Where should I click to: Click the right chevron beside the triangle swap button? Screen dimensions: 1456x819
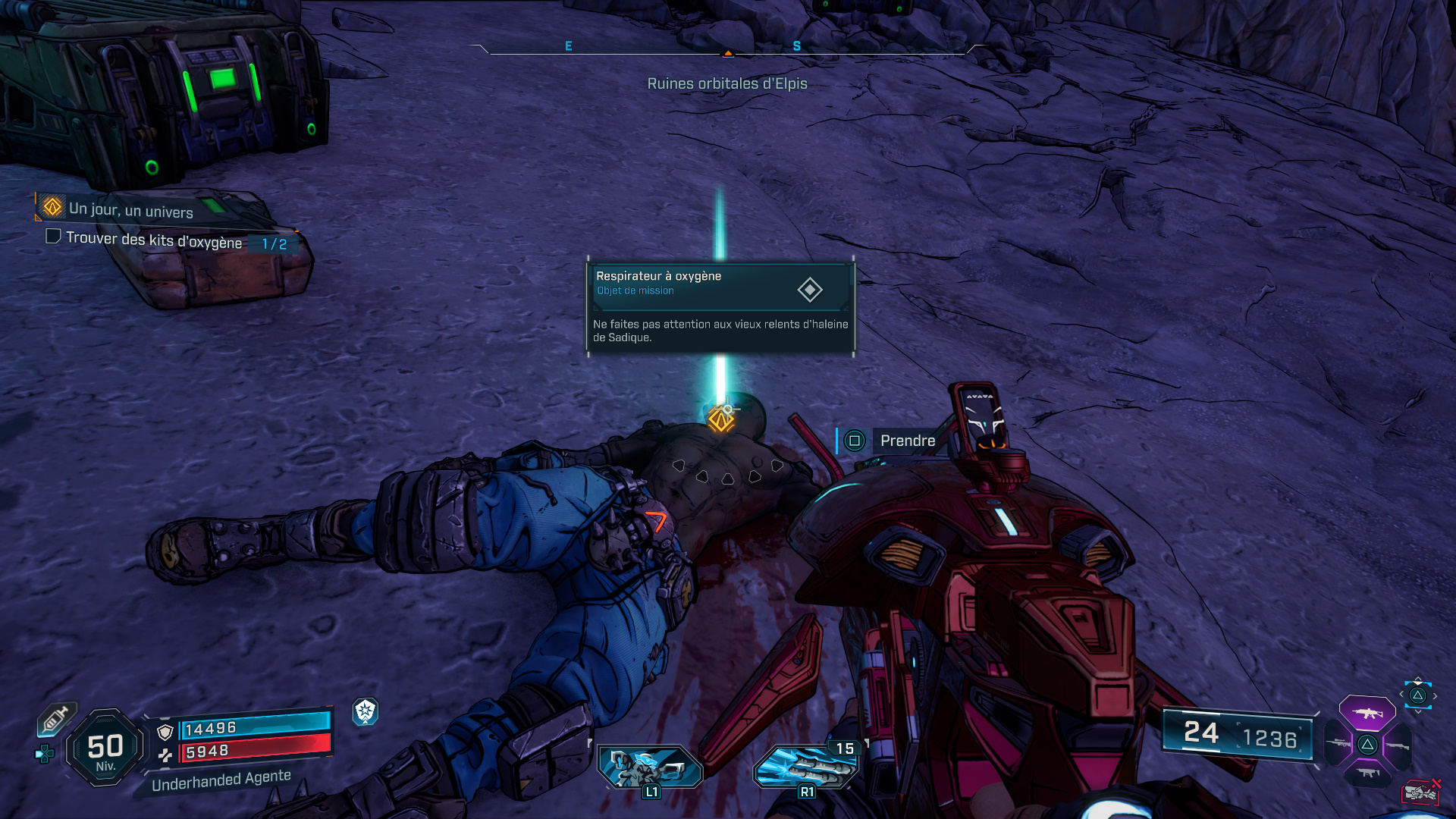coord(1435,695)
